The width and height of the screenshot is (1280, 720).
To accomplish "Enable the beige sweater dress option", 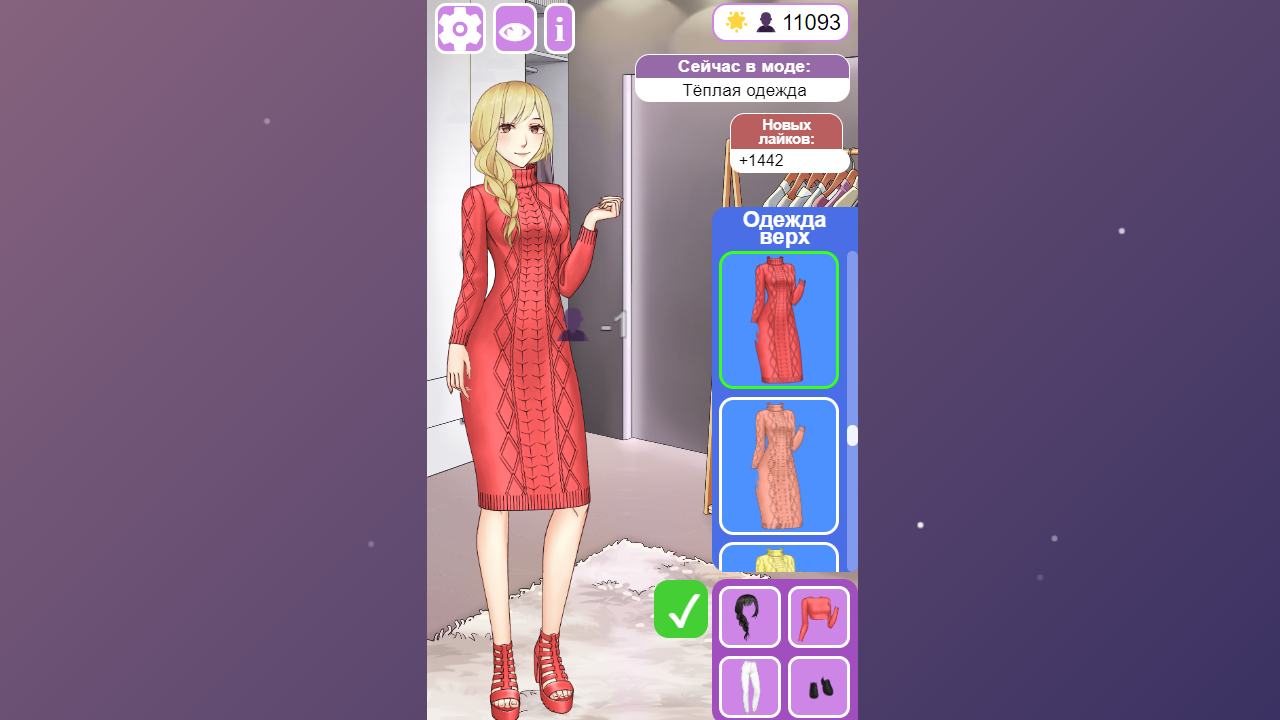I will tap(778, 465).
